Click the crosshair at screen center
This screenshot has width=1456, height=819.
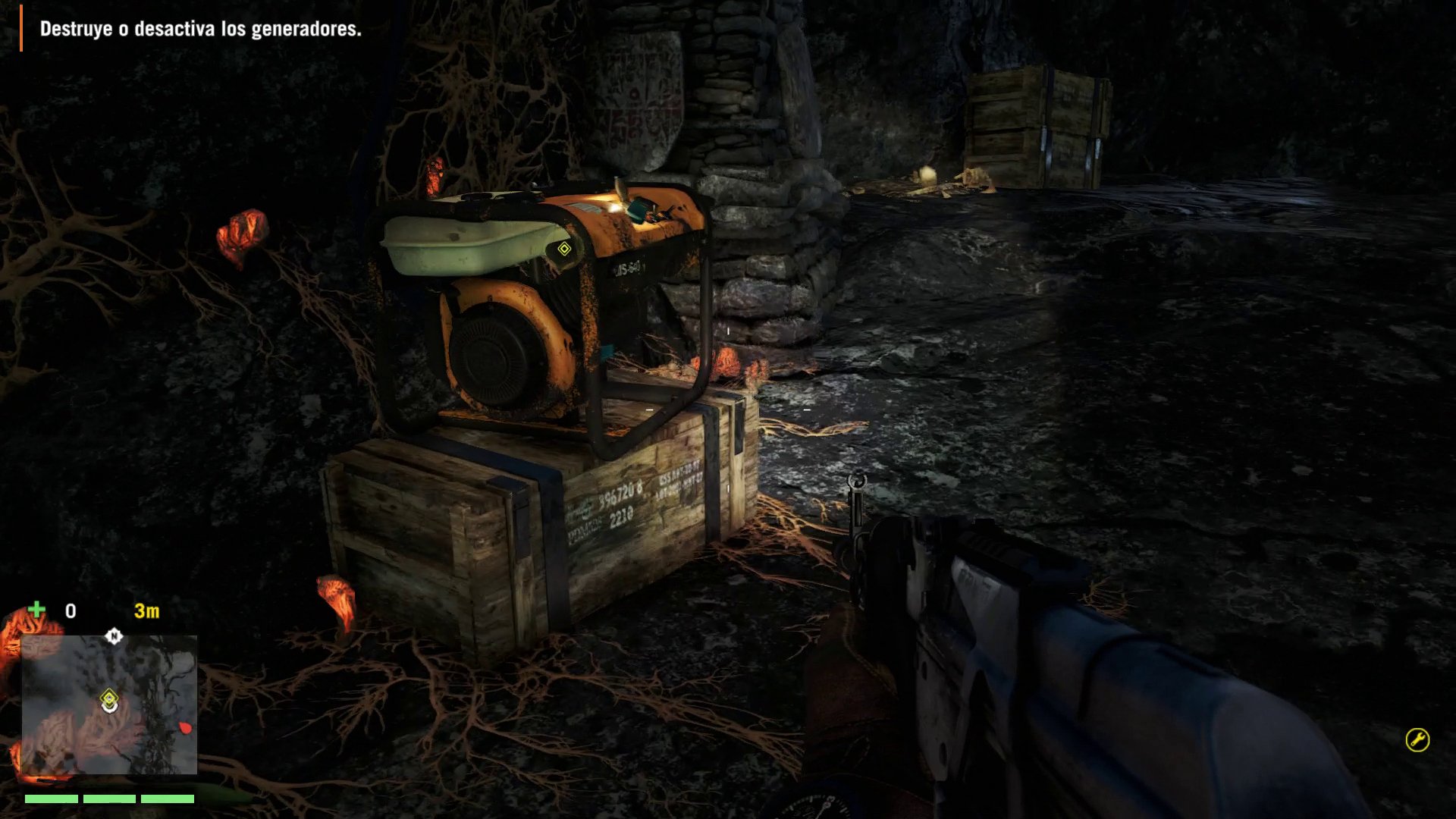pos(728,409)
